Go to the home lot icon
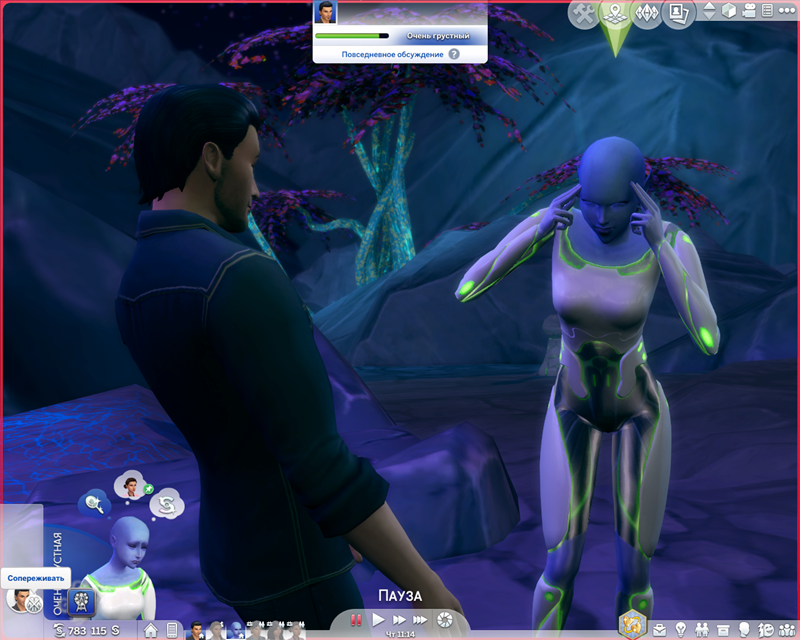This screenshot has width=800, height=640. (151, 630)
